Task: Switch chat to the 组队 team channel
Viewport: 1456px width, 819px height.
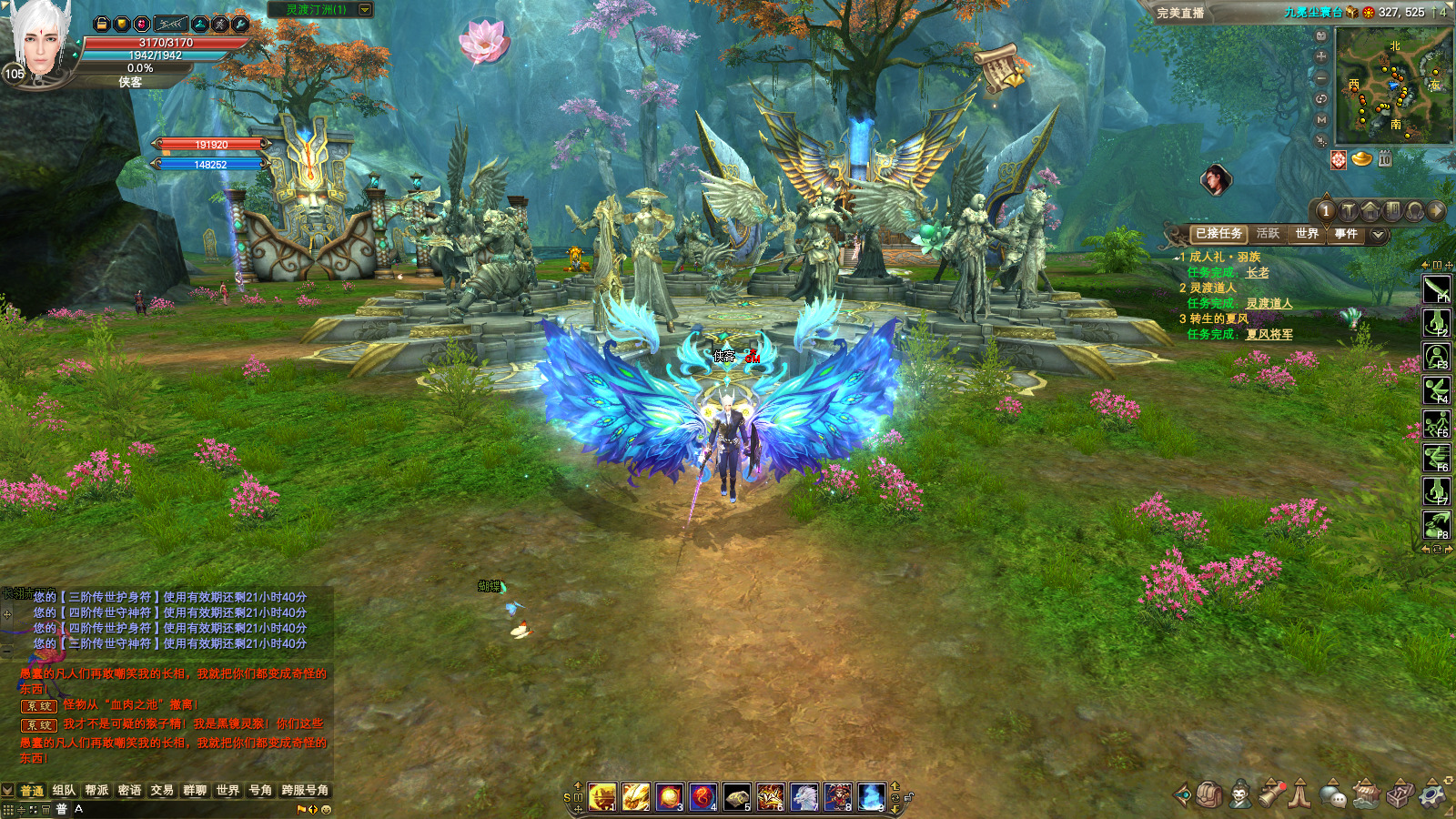Action: coord(64,790)
